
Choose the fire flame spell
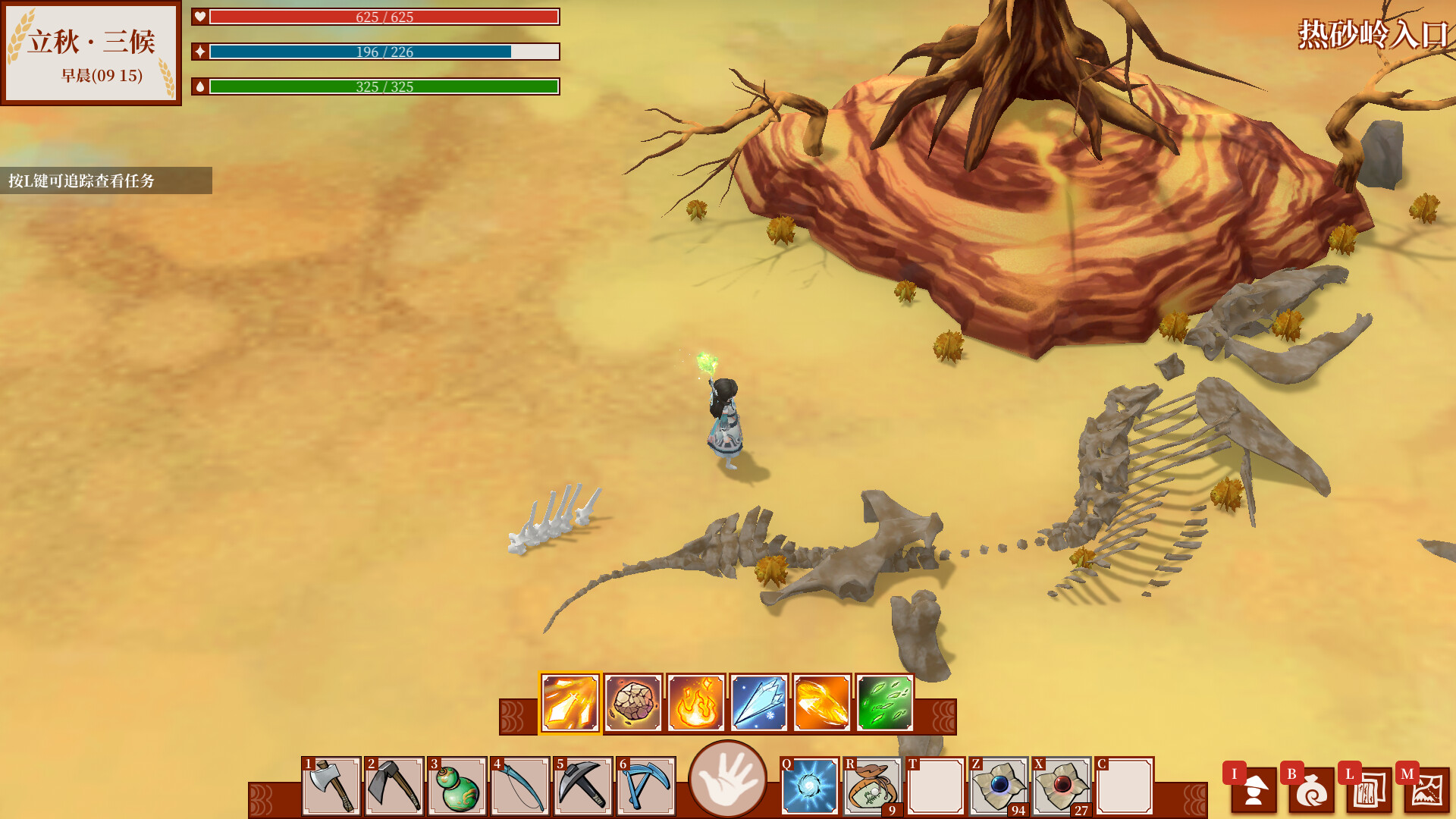point(696,703)
